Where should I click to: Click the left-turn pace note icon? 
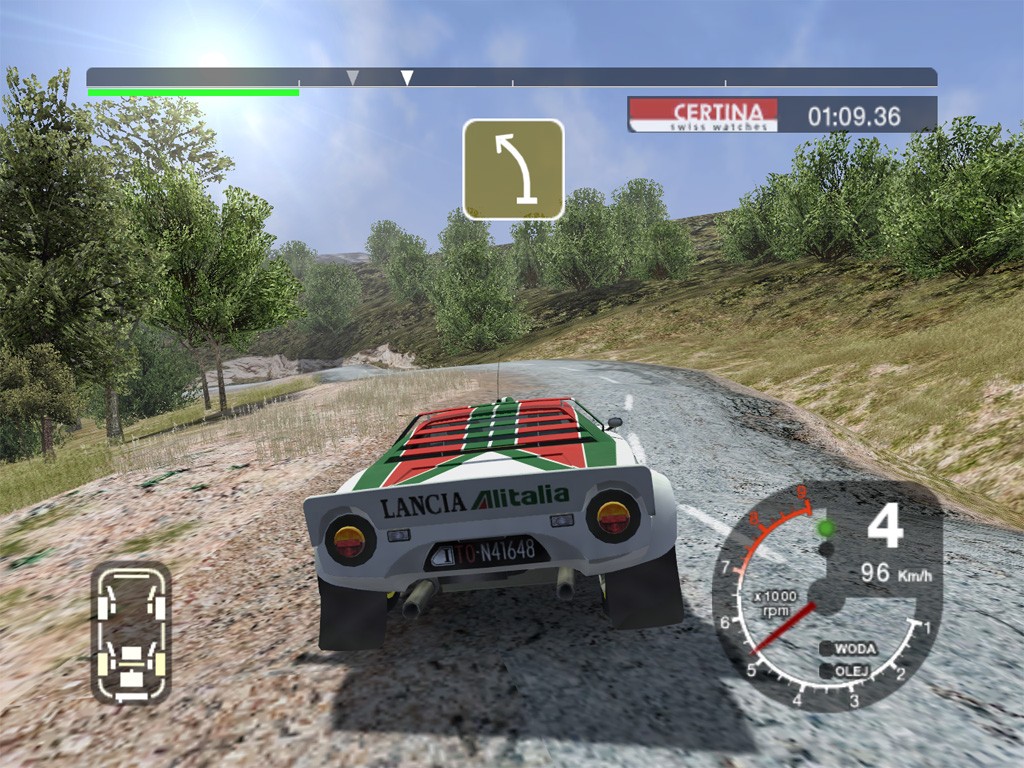pos(513,169)
